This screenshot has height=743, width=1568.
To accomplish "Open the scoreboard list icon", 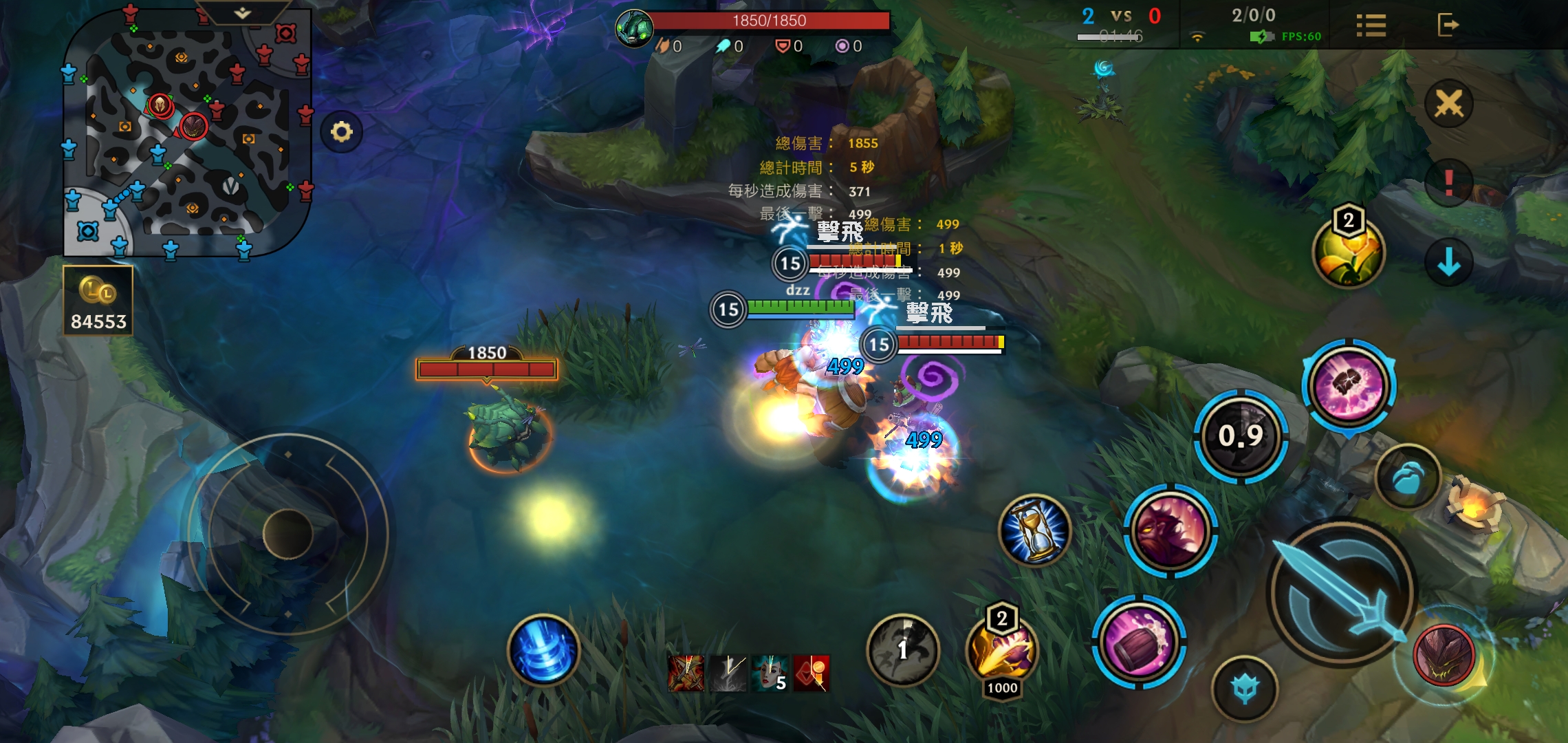I will (1371, 26).
